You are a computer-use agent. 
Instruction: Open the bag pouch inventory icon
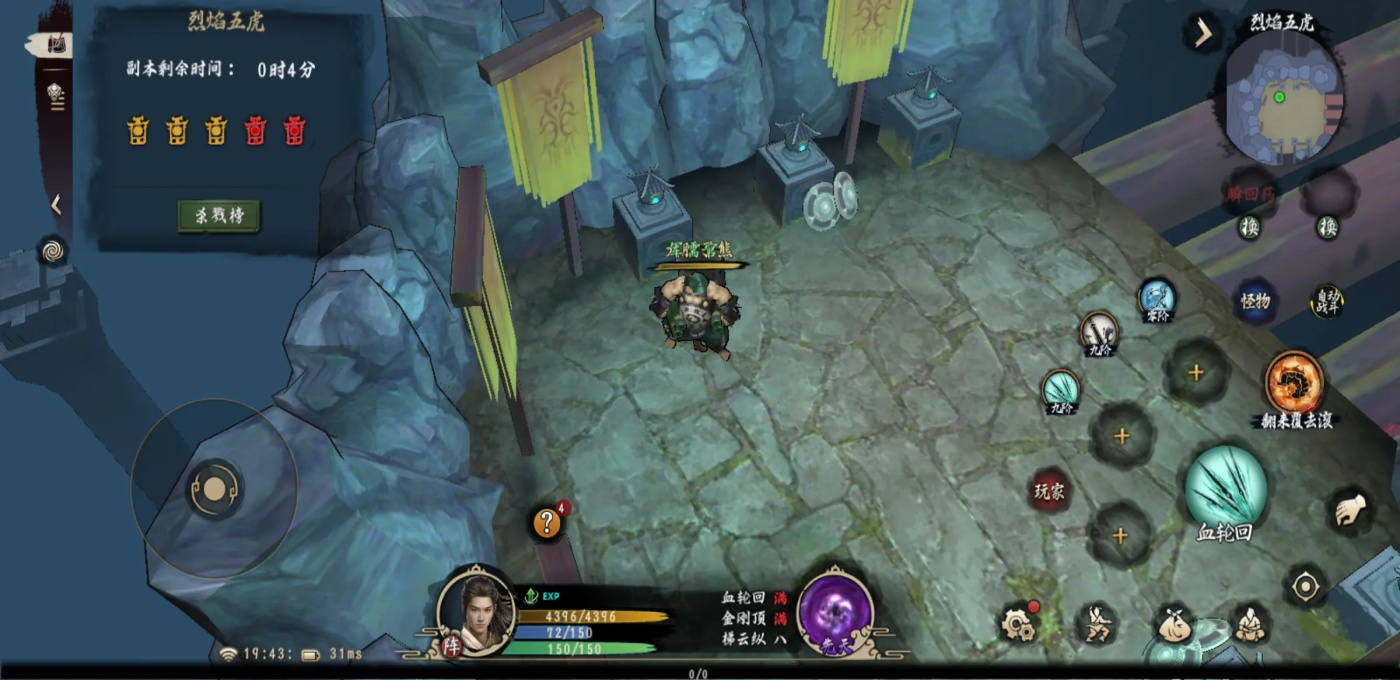point(1175,625)
